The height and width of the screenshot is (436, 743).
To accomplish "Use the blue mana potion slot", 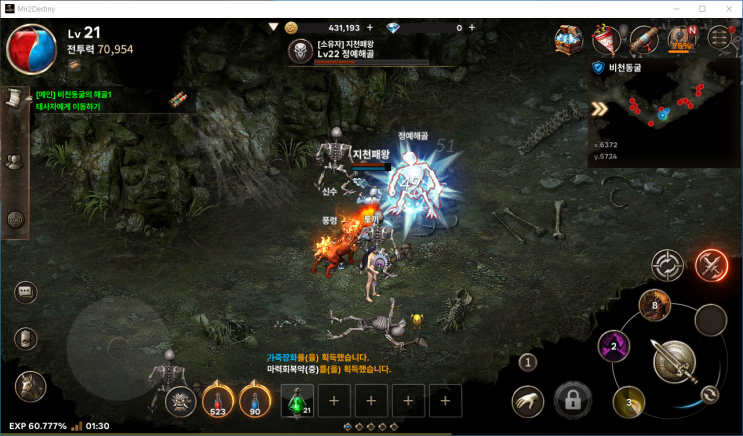I will pyautogui.click(x=254, y=401).
